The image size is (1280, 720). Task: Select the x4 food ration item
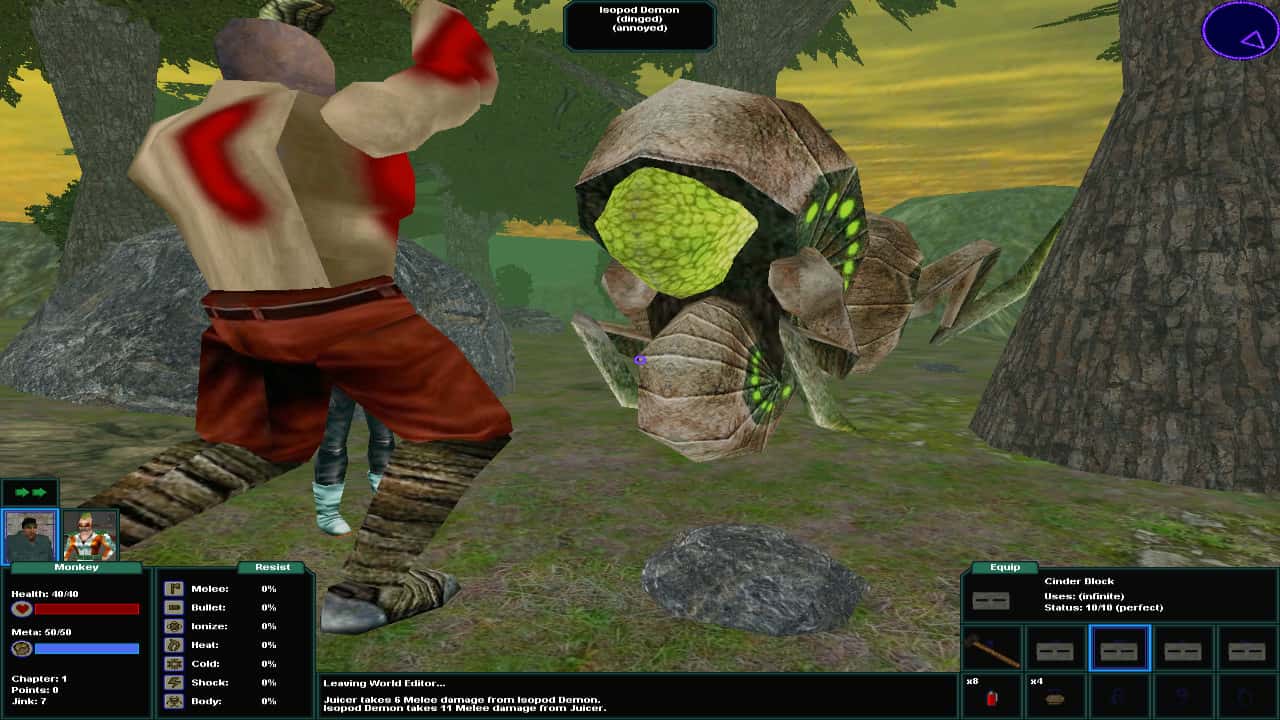point(1053,698)
